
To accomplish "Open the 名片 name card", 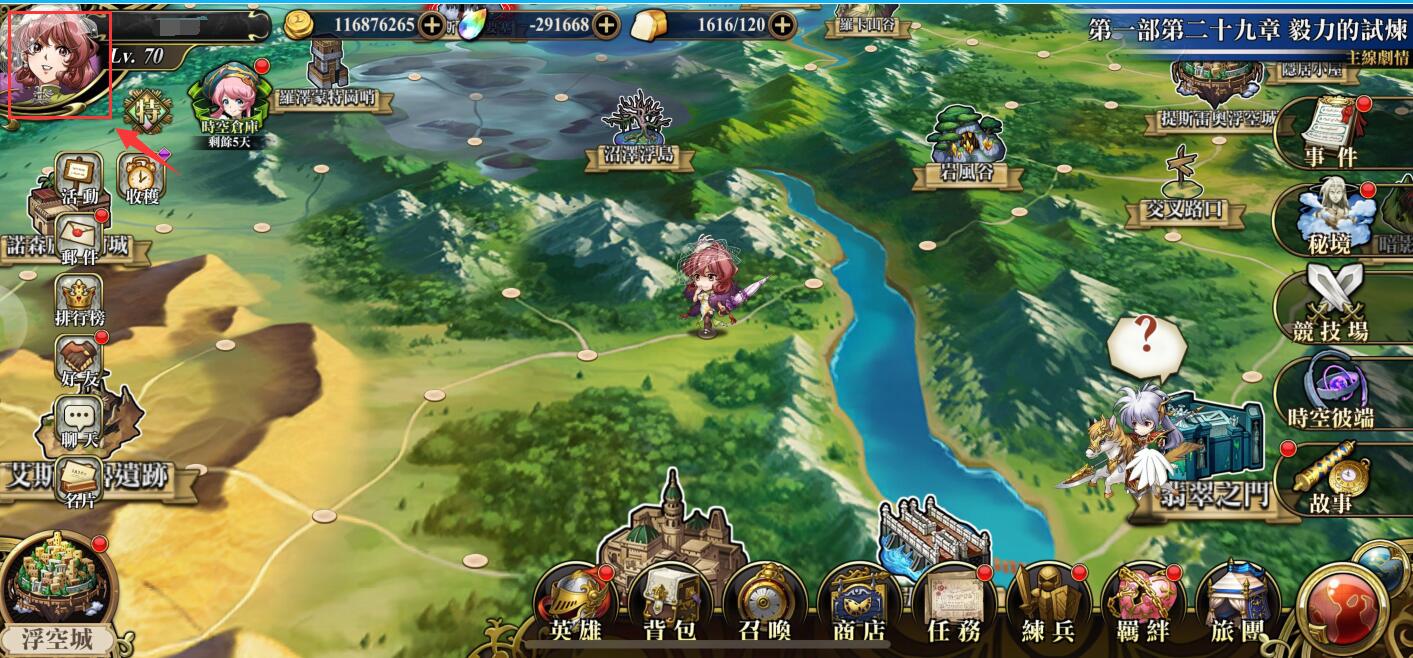I will click(79, 482).
